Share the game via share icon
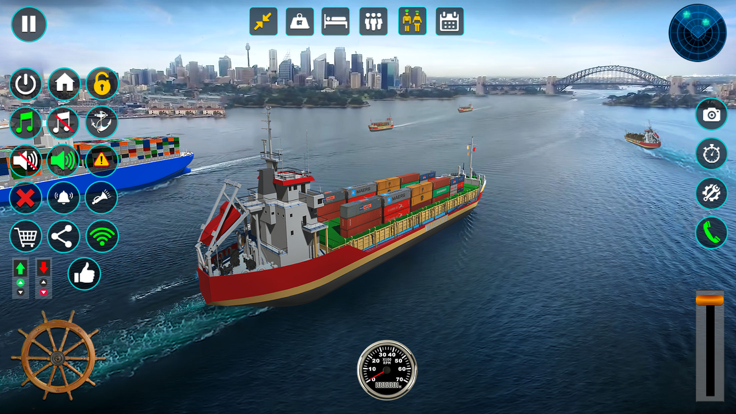The image size is (736, 414). (64, 236)
